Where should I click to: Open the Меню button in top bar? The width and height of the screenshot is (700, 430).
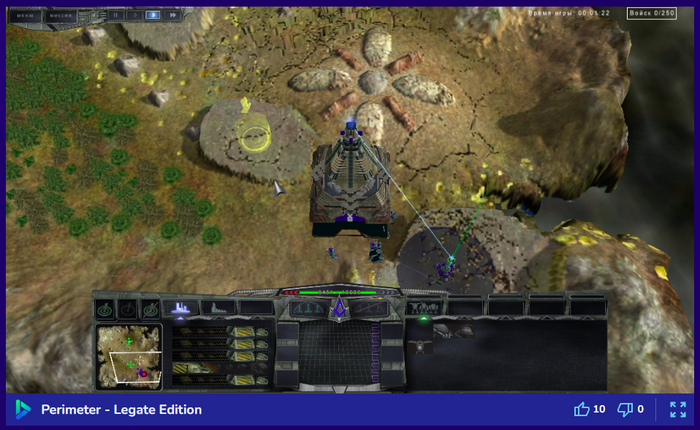pyautogui.click(x=22, y=15)
